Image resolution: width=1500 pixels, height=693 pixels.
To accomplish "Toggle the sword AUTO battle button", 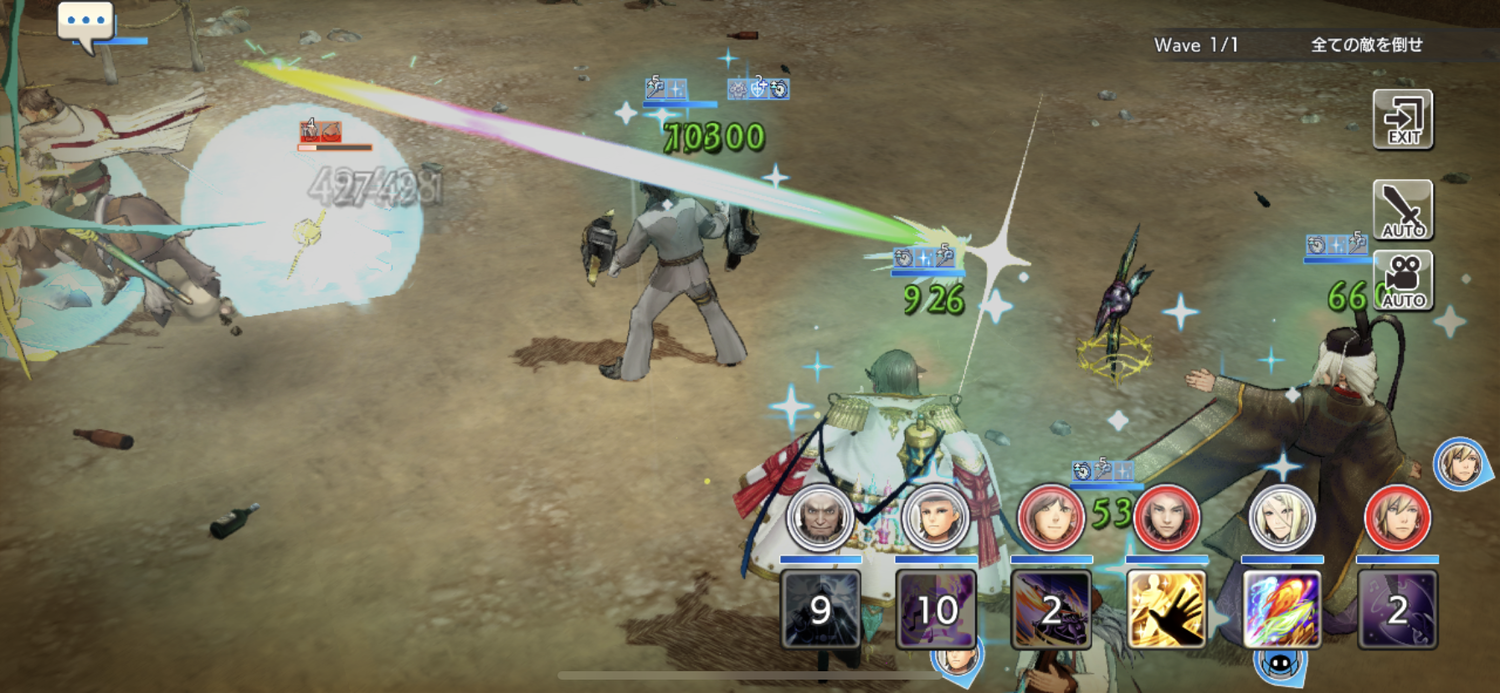I will (1402, 211).
